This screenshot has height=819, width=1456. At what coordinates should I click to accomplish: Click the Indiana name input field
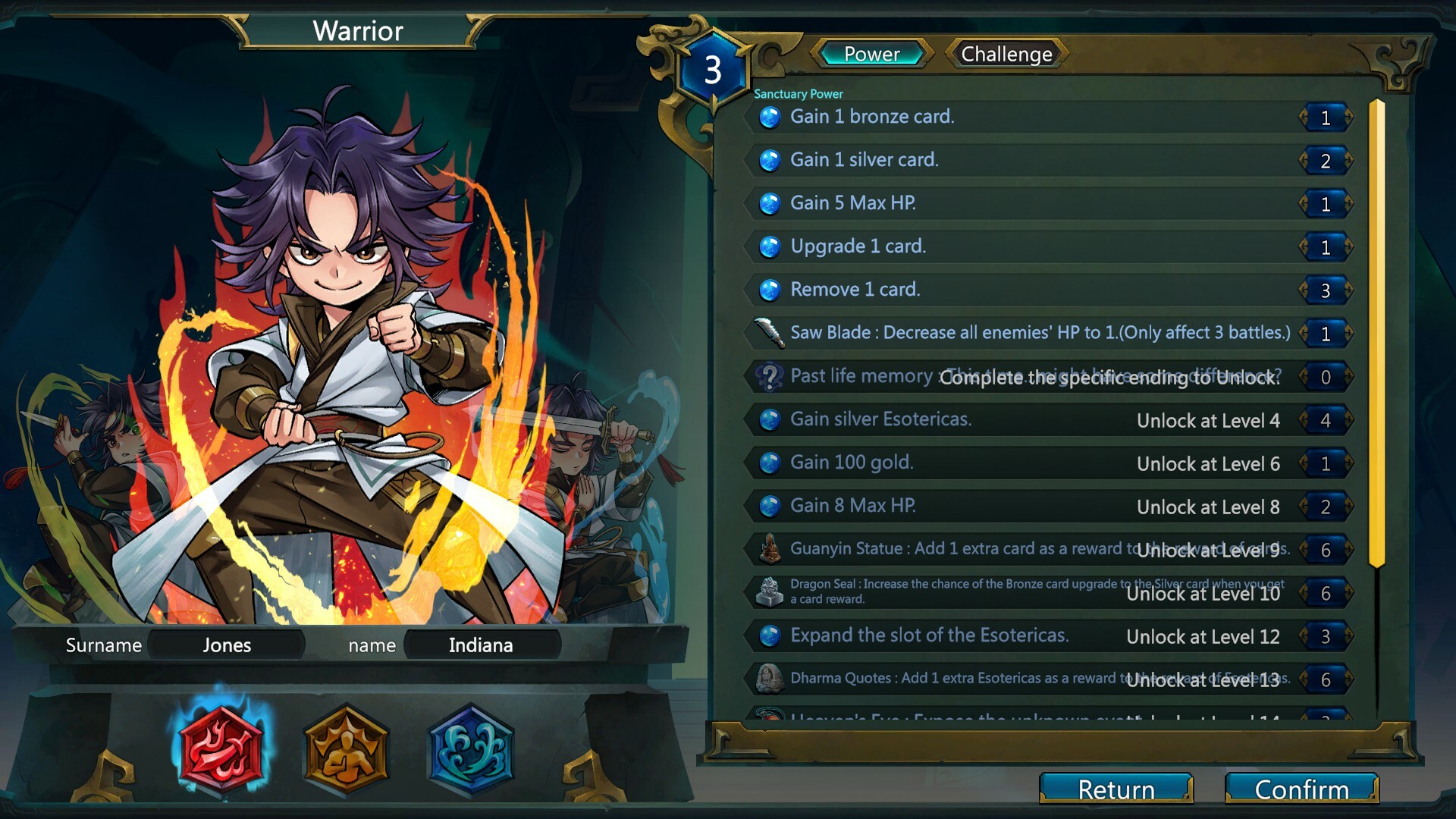tap(480, 645)
